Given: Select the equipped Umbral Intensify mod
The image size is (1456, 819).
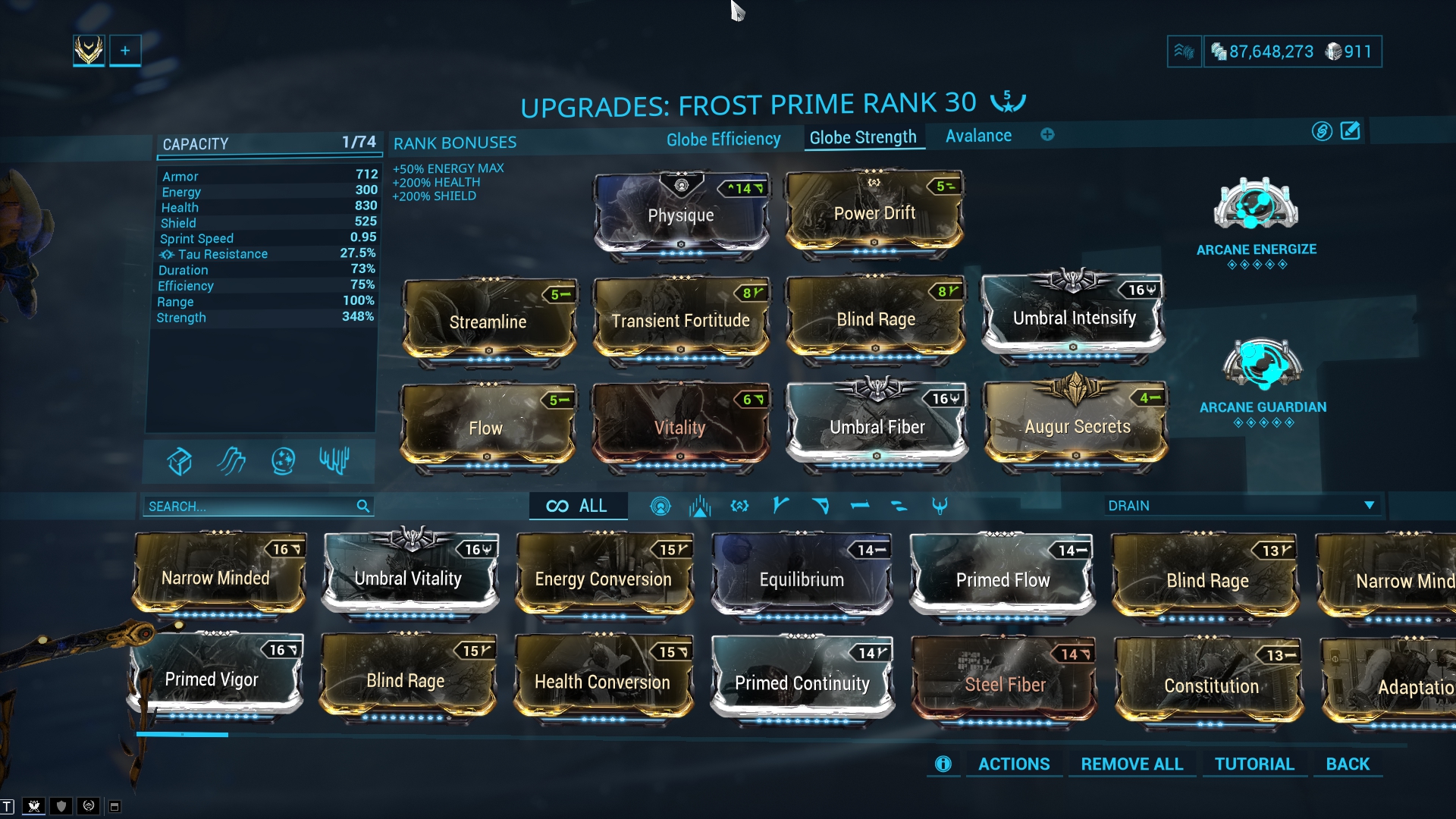Looking at the screenshot, I should point(1074,317).
